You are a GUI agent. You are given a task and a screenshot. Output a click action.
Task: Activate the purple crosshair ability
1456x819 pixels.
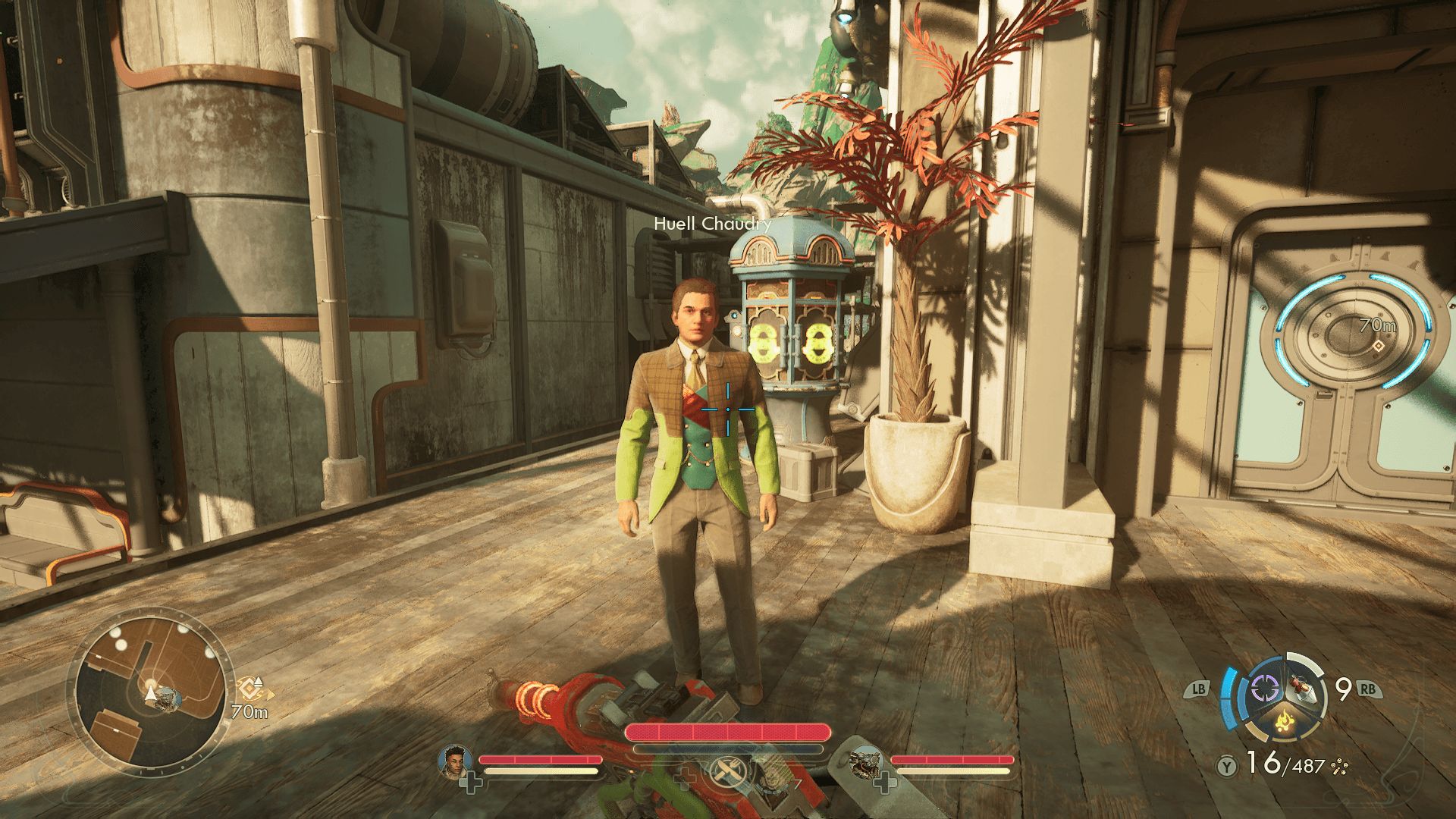pos(1264,689)
